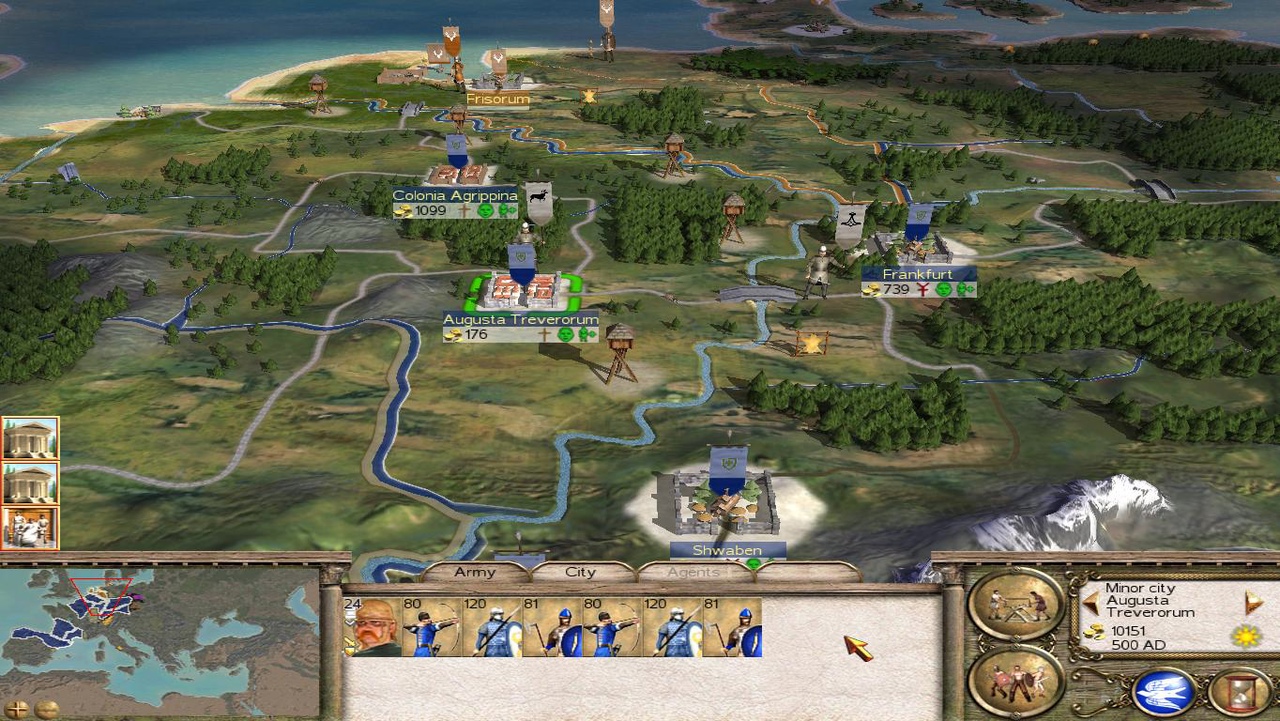Open the City tab
This screenshot has height=721, width=1280.
(x=581, y=573)
